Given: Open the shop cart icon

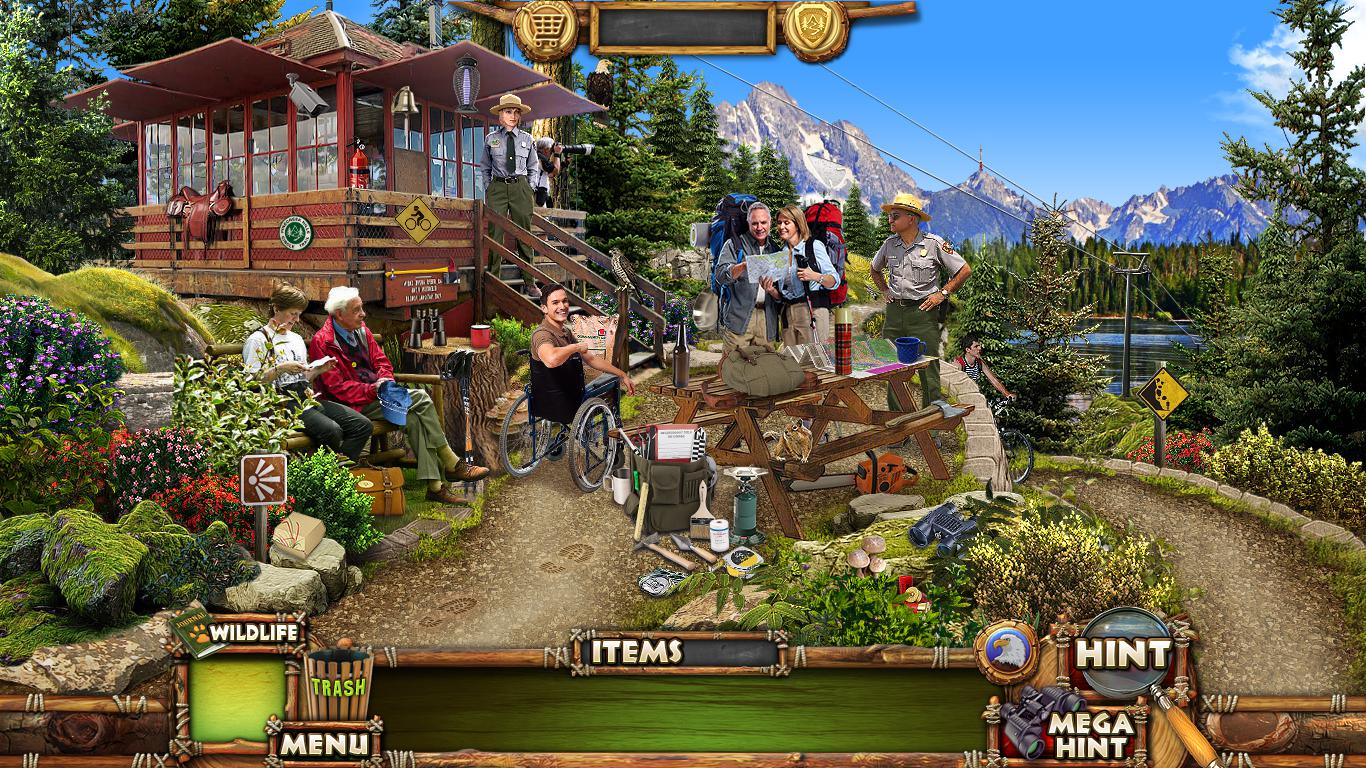Looking at the screenshot, I should 547,25.
